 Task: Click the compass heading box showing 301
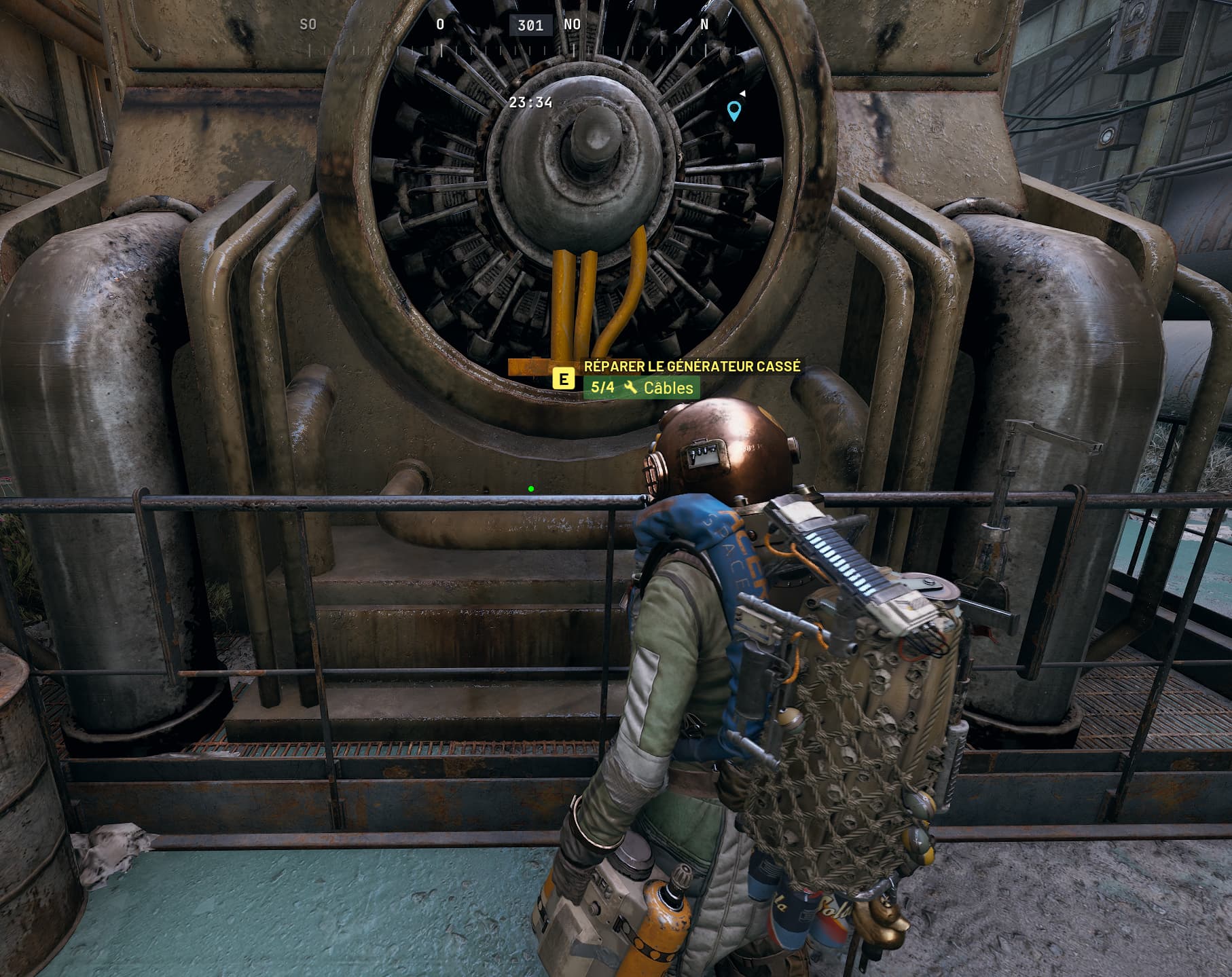[x=530, y=26]
